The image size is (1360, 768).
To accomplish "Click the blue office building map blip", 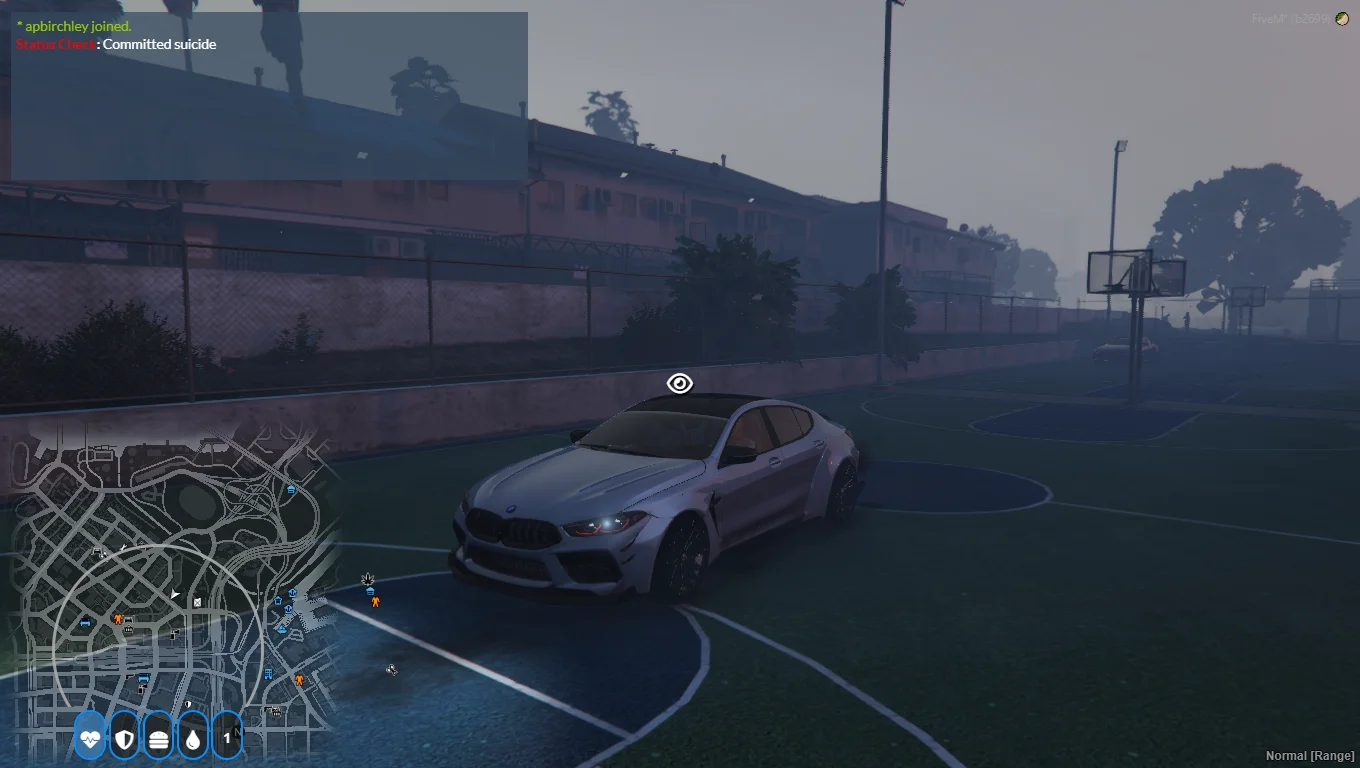I will tap(268, 674).
